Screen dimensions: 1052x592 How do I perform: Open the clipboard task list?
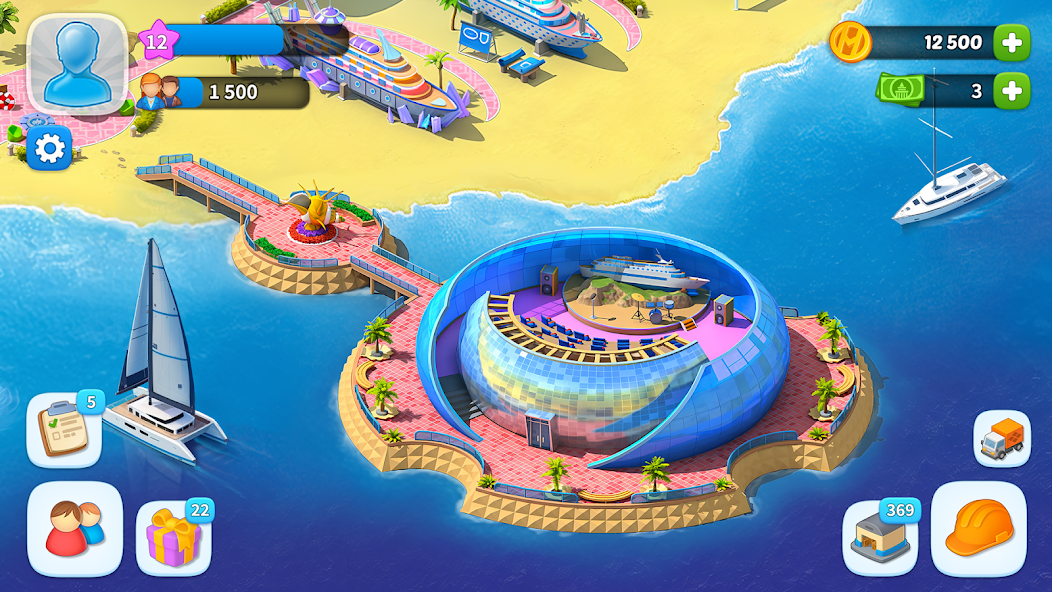tap(63, 430)
